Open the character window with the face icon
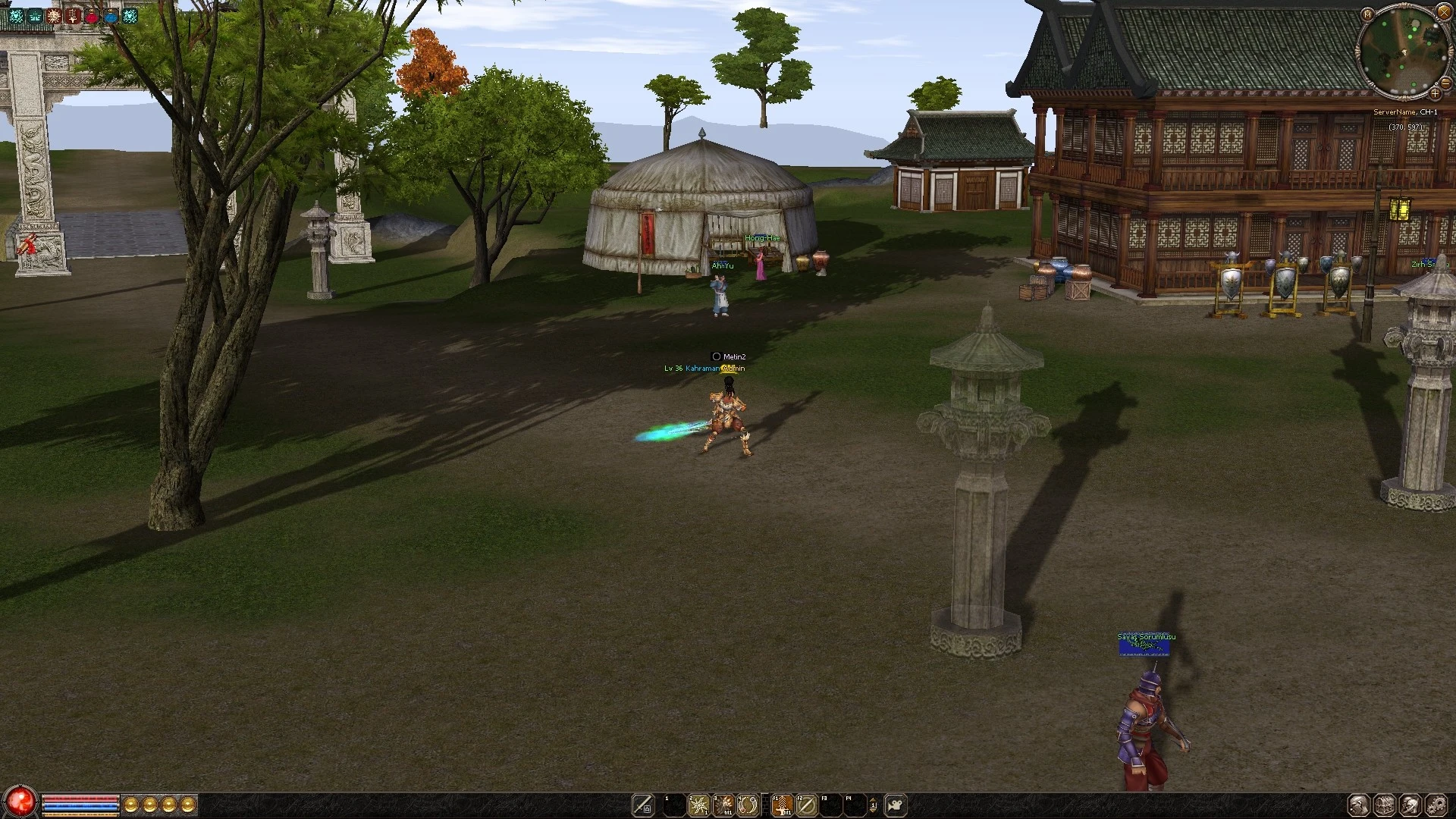This screenshot has height=819, width=1456. click(x=1358, y=805)
